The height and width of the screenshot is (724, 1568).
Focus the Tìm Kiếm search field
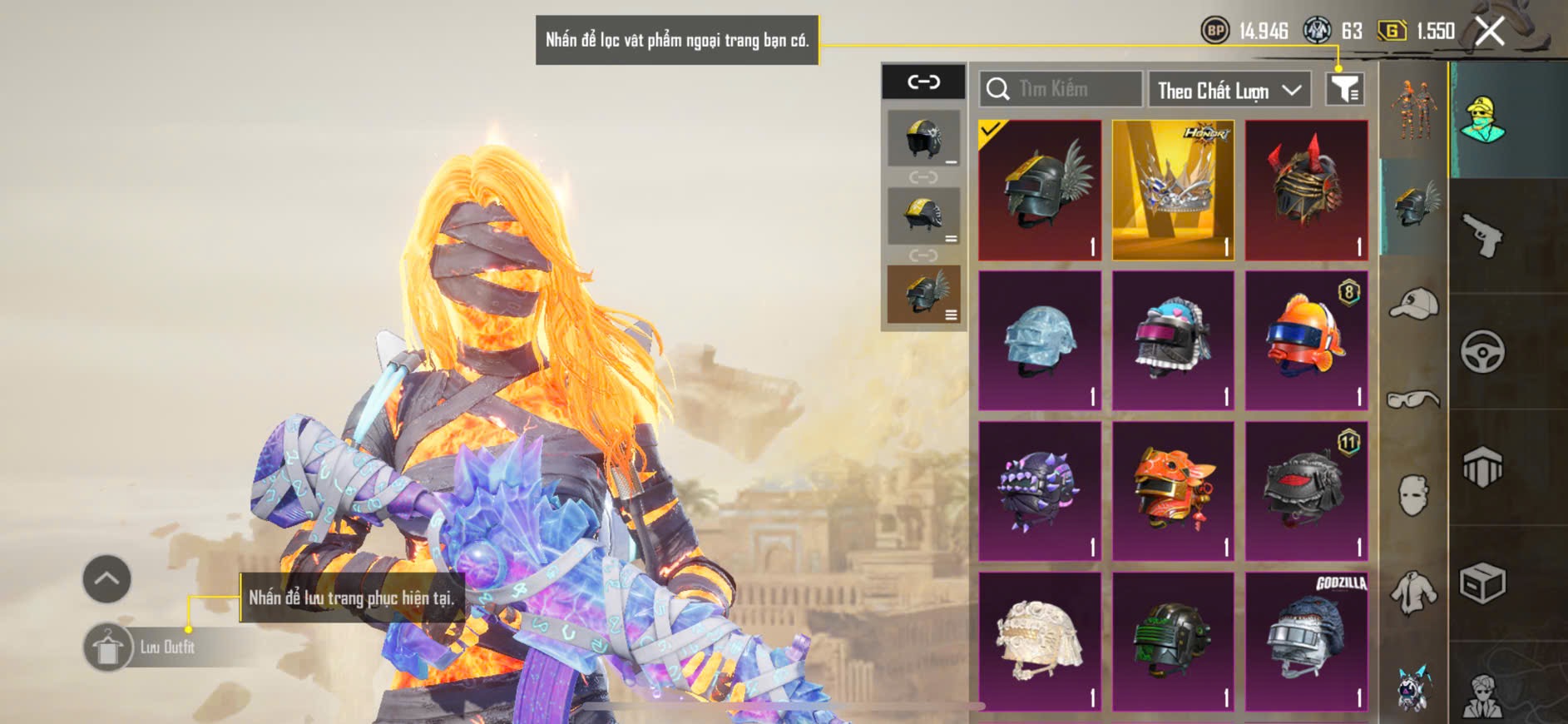(1061, 89)
